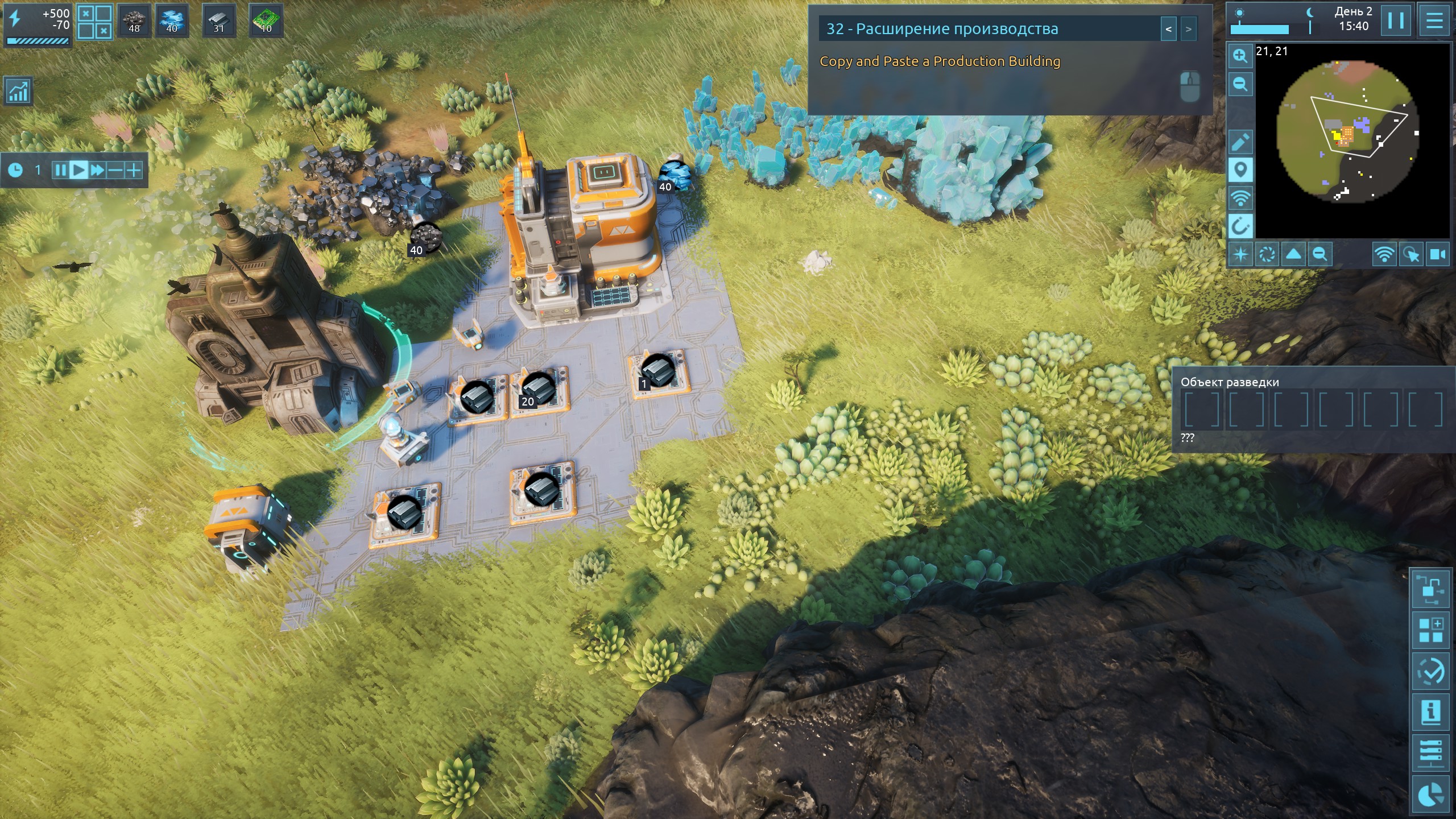
Task: Open the hamburger main menu
Action: [x=1434, y=21]
